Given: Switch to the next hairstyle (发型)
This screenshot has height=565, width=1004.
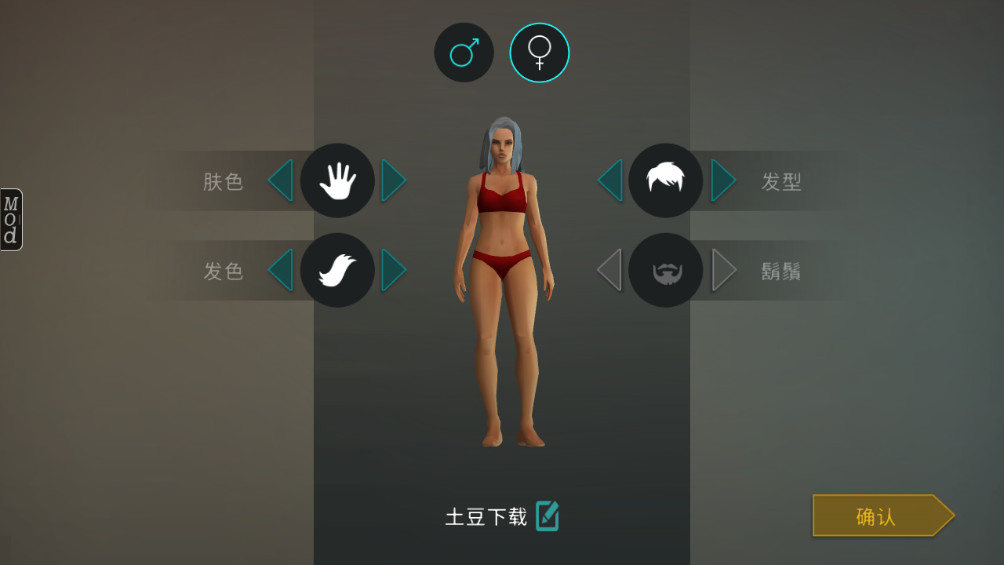Looking at the screenshot, I should (723, 181).
